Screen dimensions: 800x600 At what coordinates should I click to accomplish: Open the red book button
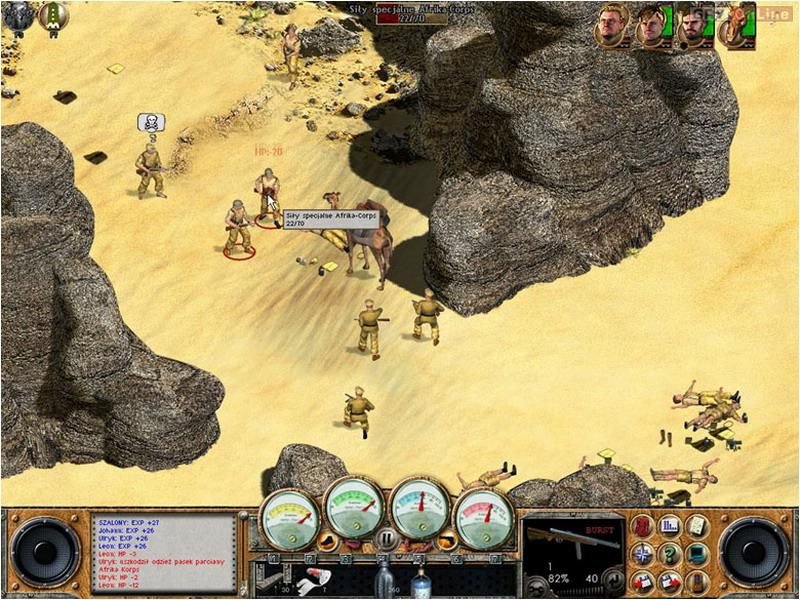[643, 524]
